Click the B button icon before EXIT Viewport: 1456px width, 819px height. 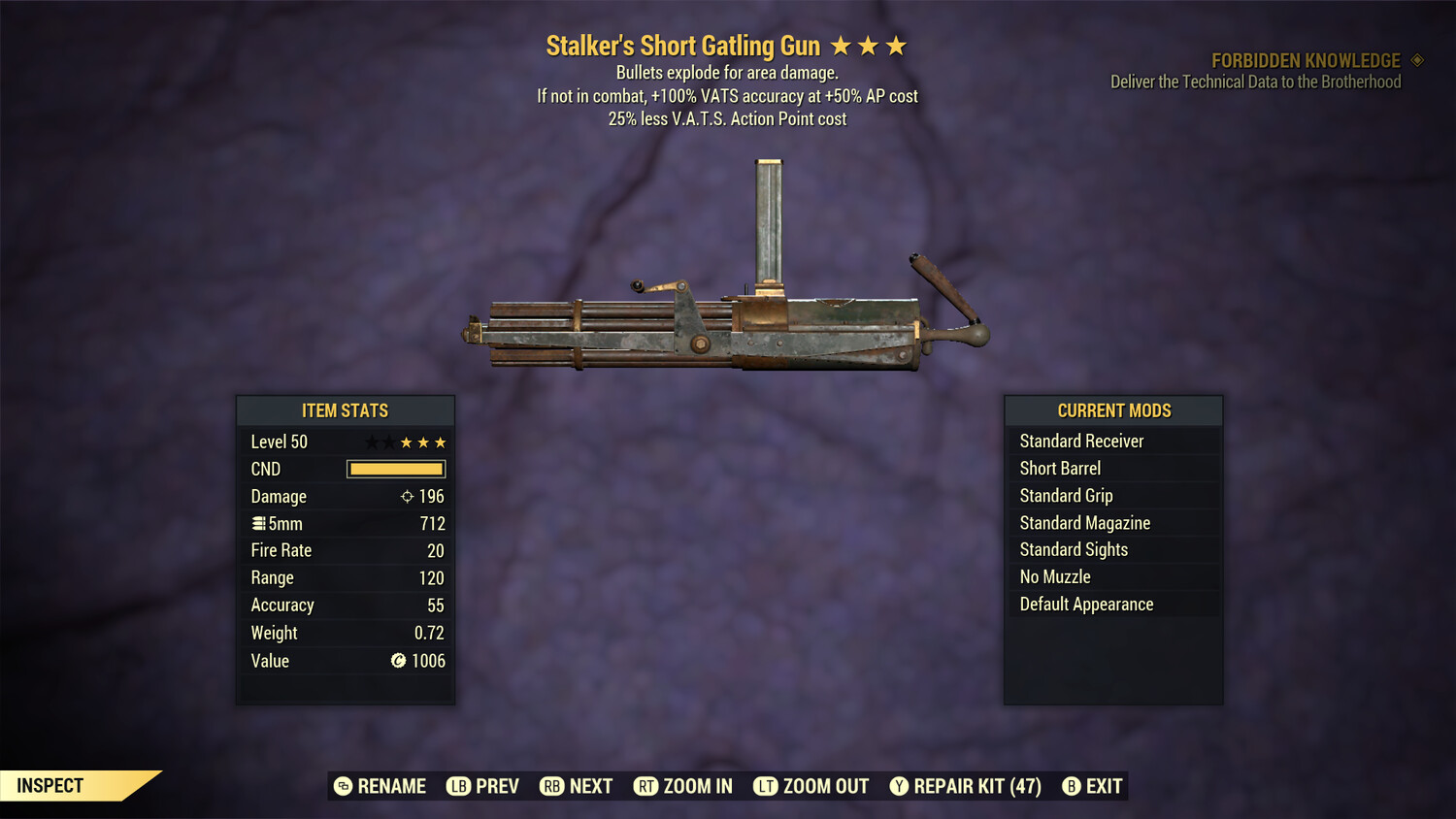pos(1072,786)
